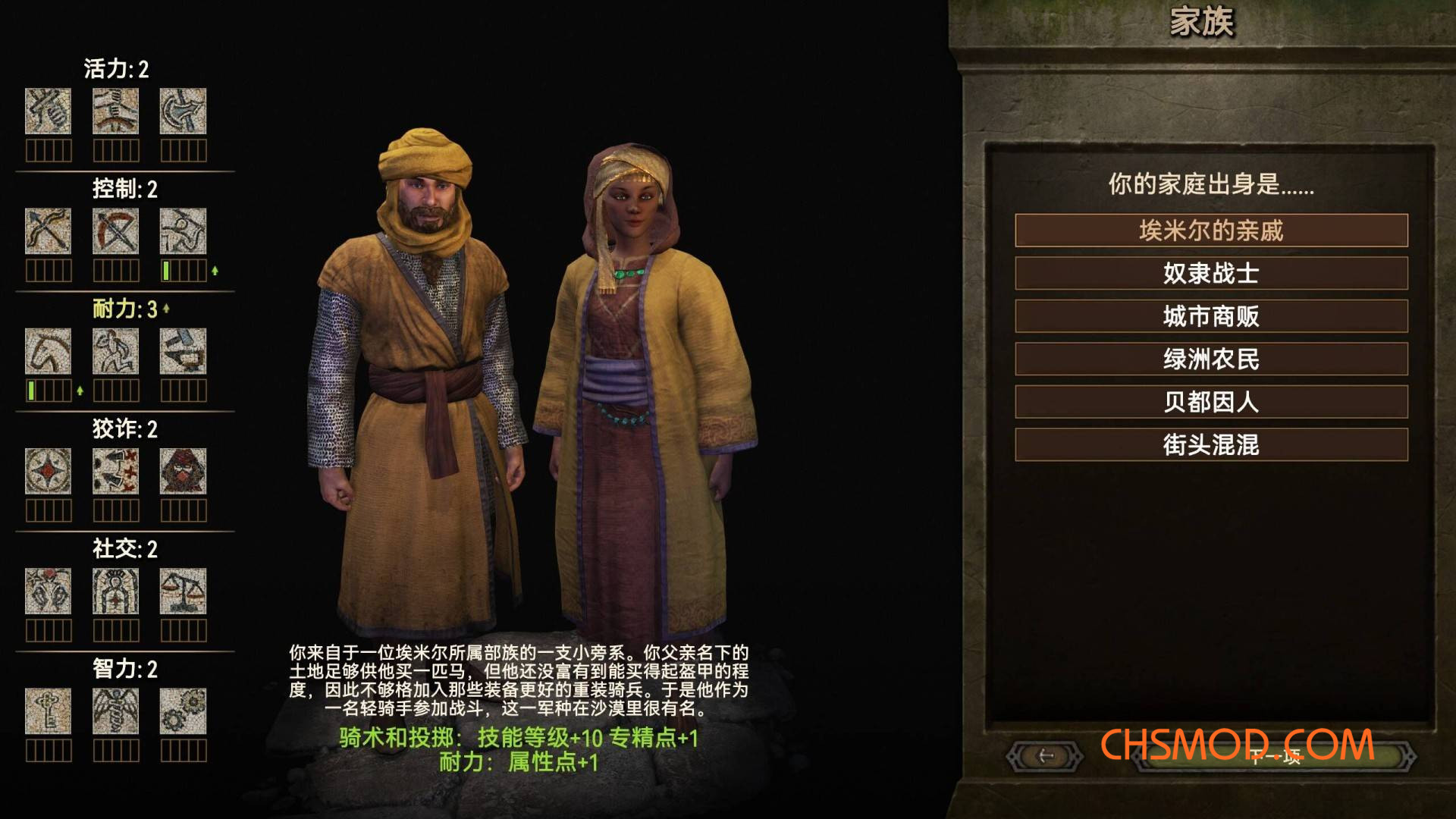Pick the 贝都因人 family origin
1456x819 pixels.
tap(1209, 403)
